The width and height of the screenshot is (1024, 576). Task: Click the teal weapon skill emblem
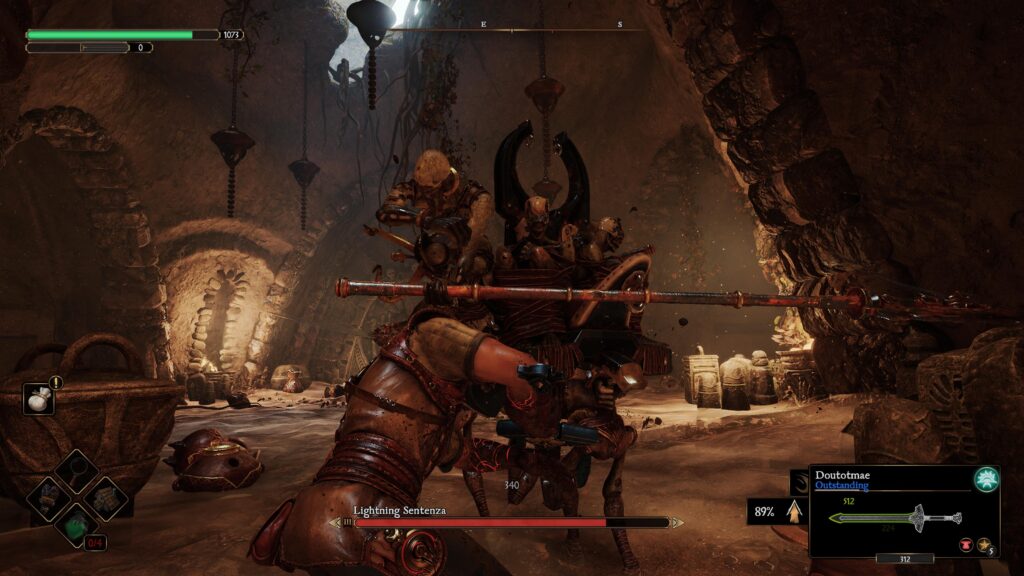coord(985,479)
